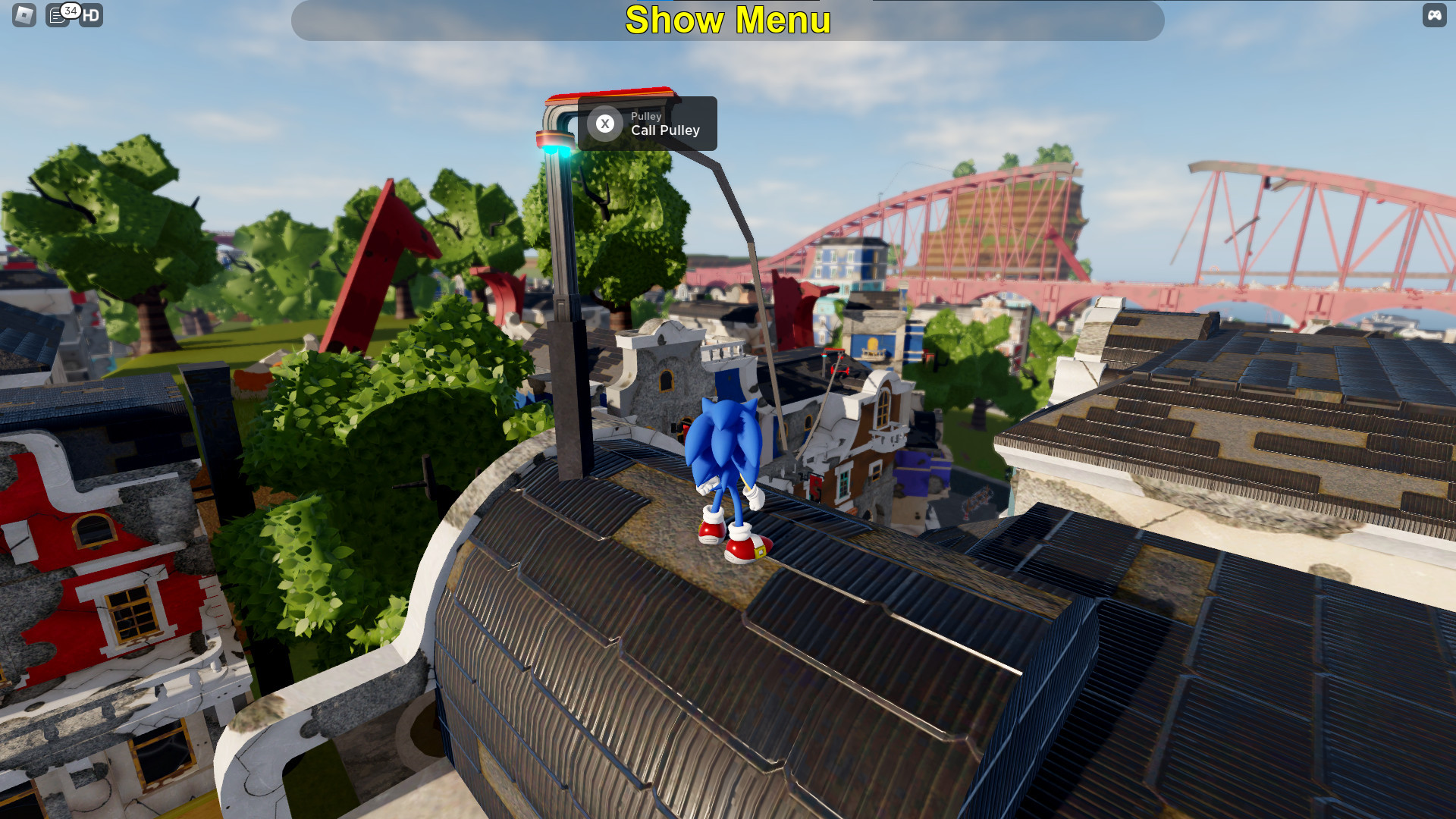Toggle the gamepad input indicator
Image resolution: width=1456 pixels, height=819 pixels.
click(x=1433, y=14)
